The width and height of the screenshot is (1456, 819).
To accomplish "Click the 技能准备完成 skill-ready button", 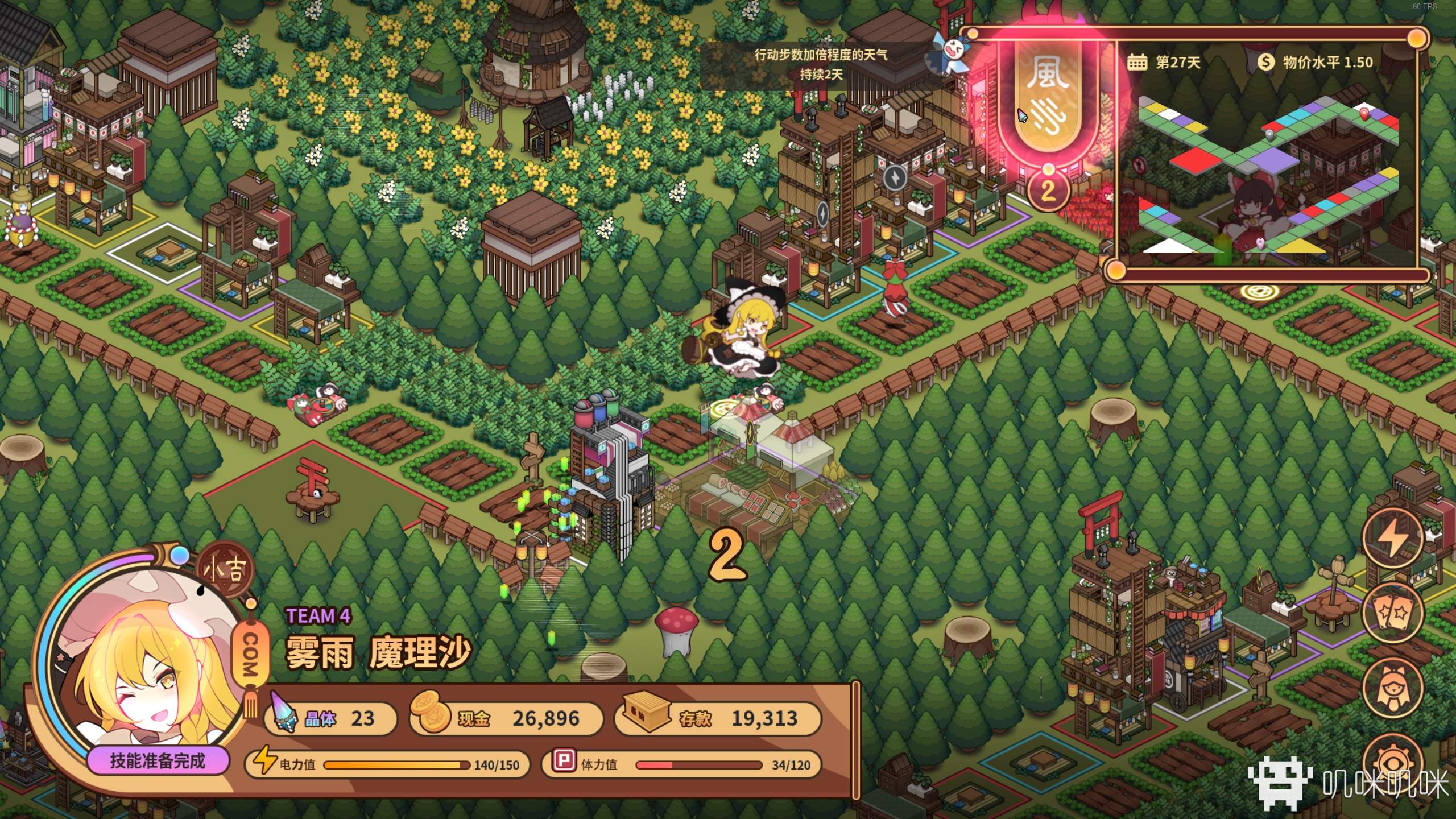I will [x=158, y=761].
